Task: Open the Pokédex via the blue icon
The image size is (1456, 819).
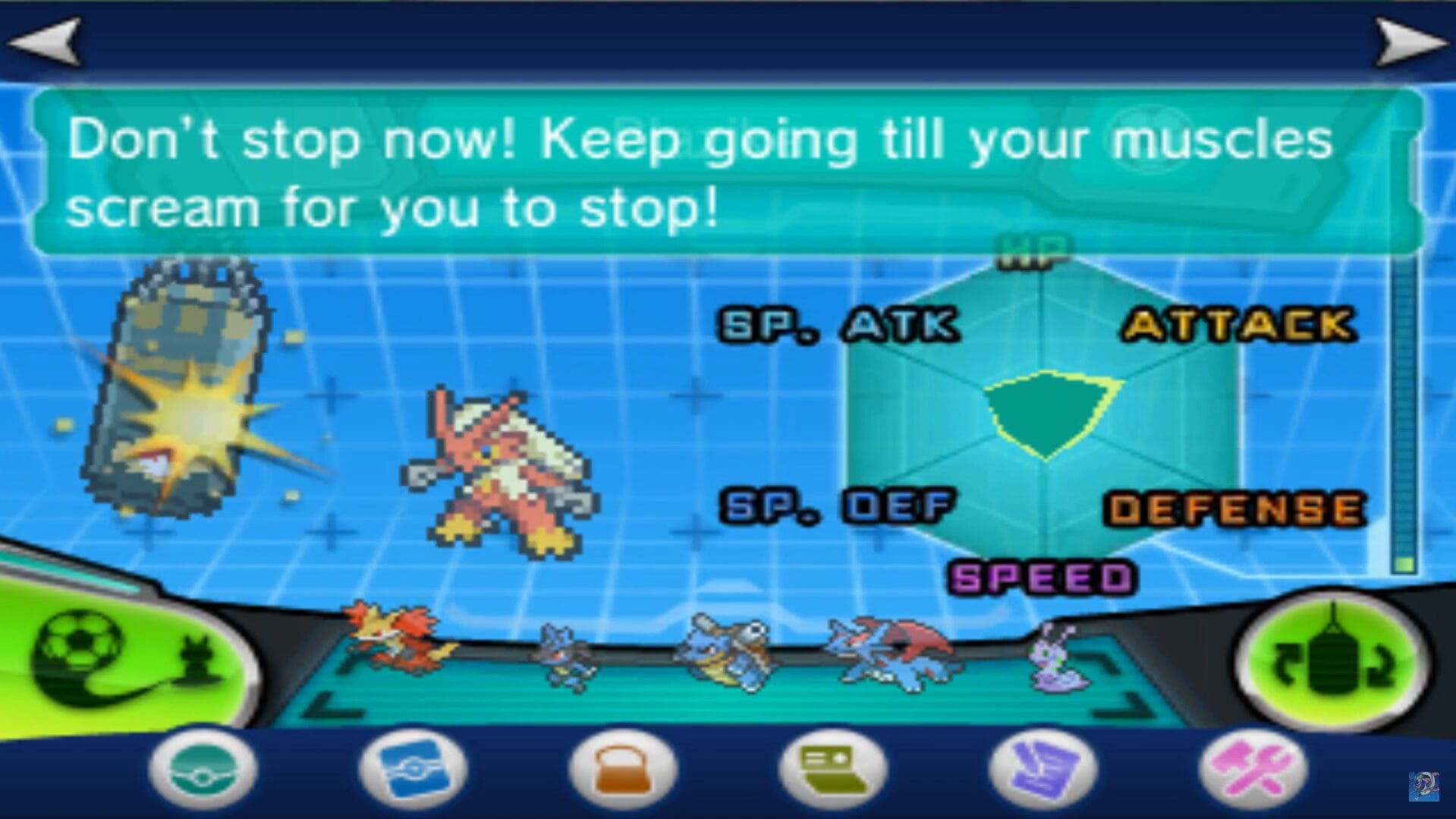Action: coord(414,769)
